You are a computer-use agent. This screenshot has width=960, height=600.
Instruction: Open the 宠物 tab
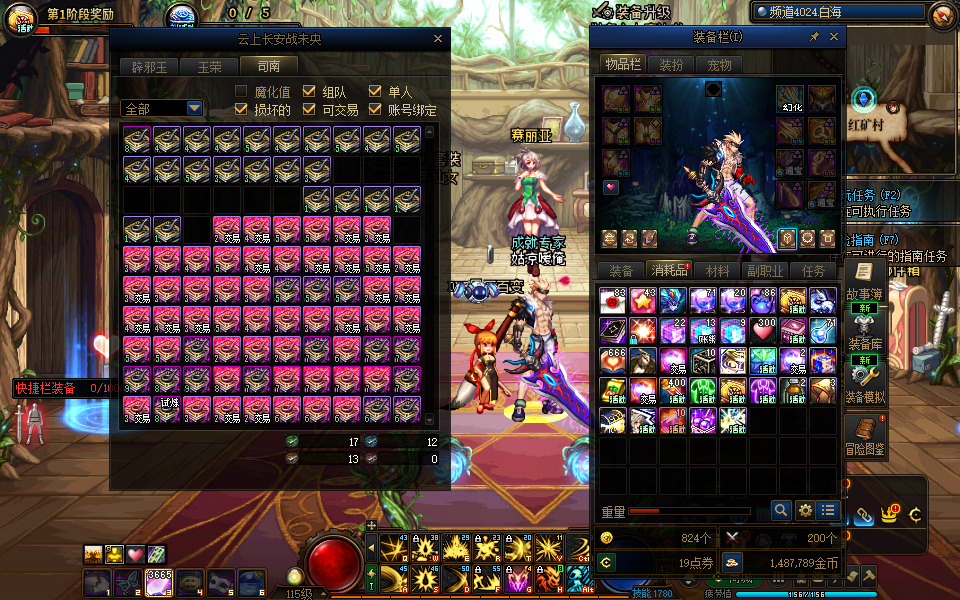point(719,65)
